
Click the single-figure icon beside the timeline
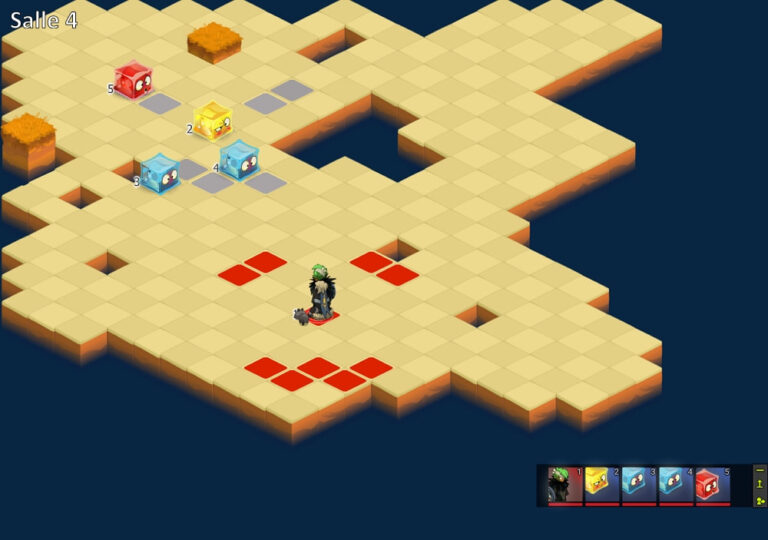coord(760,484)
